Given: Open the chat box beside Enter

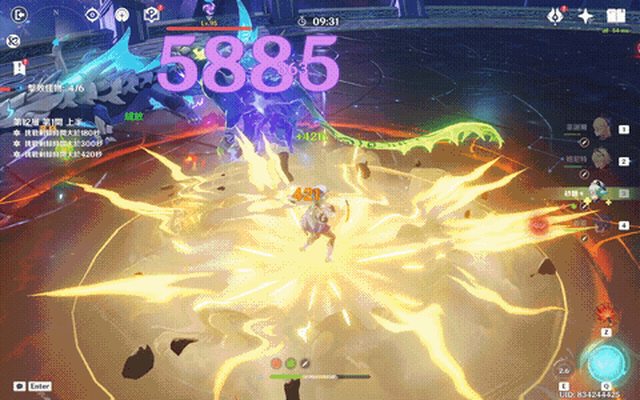Looking at the screenshot, I should pyautogui.click(x=18, y=385).
